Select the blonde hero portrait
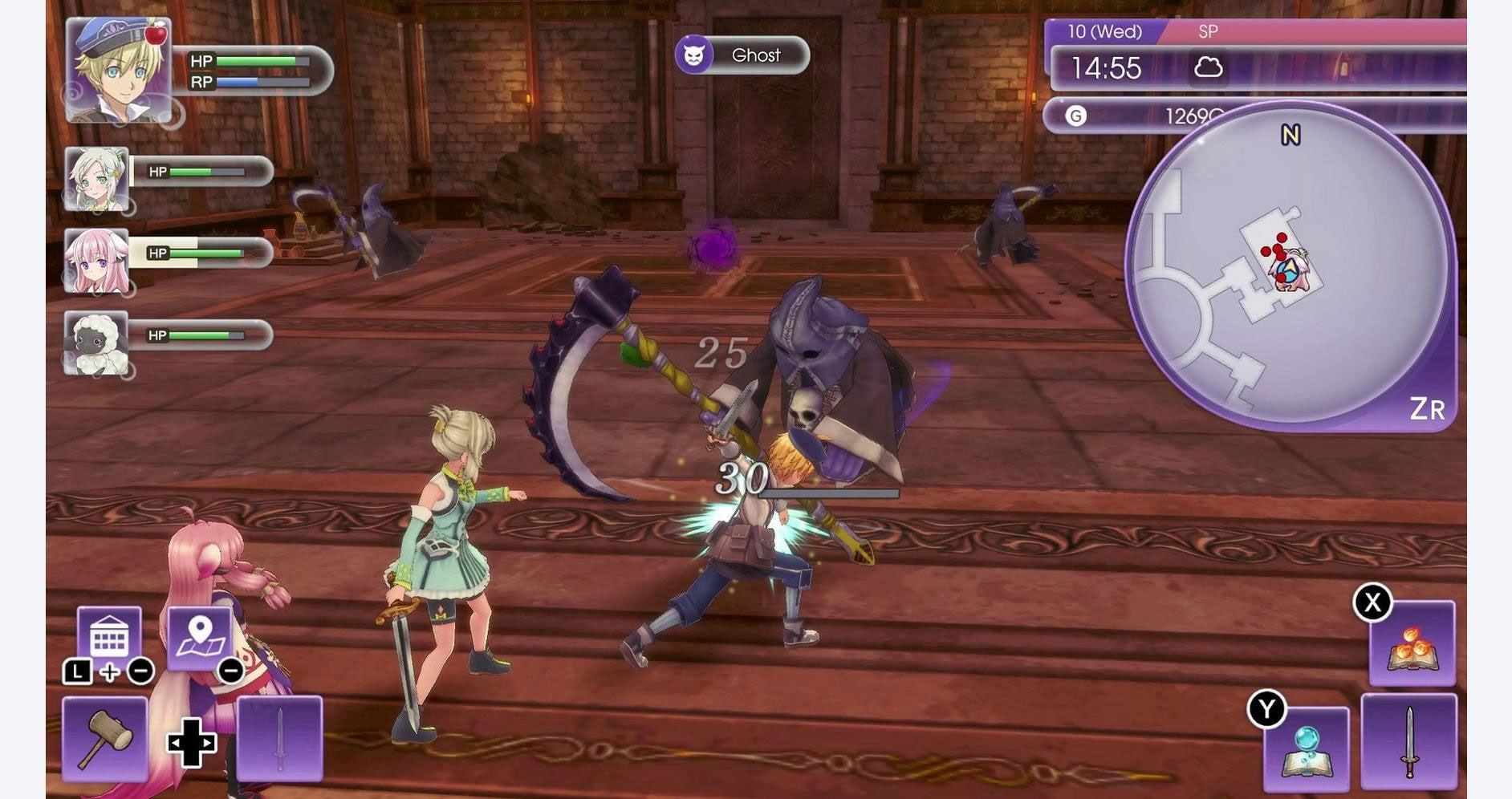The width and height of the screenshot is (1512, 799). [x=118, y=71]
